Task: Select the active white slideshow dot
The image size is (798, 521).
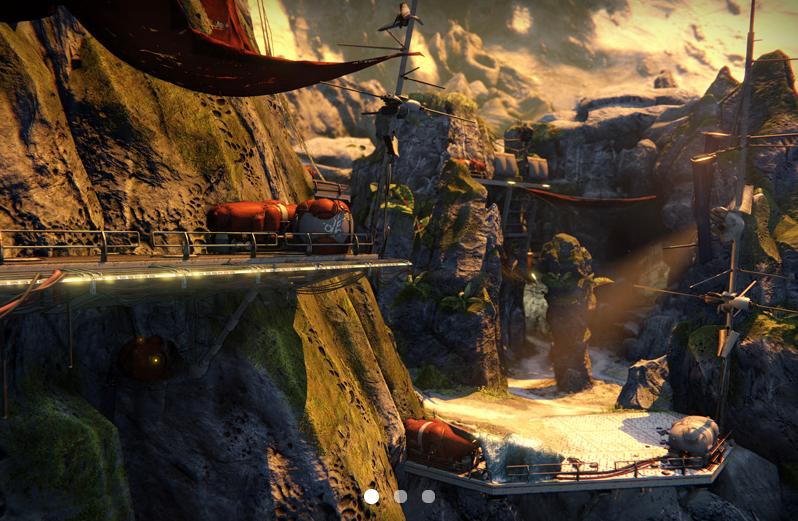Action: [x=371, y=496]
